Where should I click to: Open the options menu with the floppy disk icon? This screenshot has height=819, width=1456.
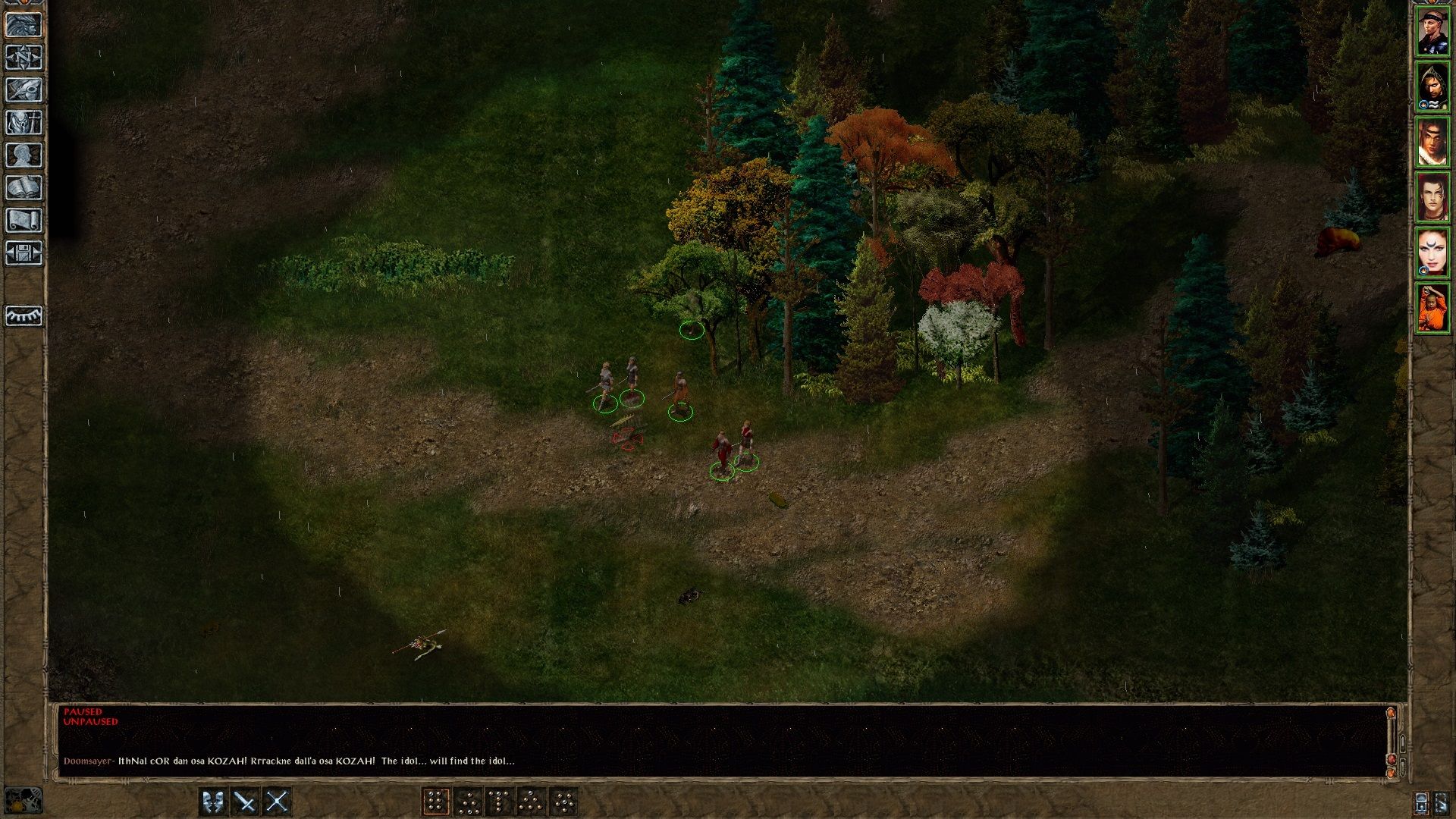coord(24,253)
